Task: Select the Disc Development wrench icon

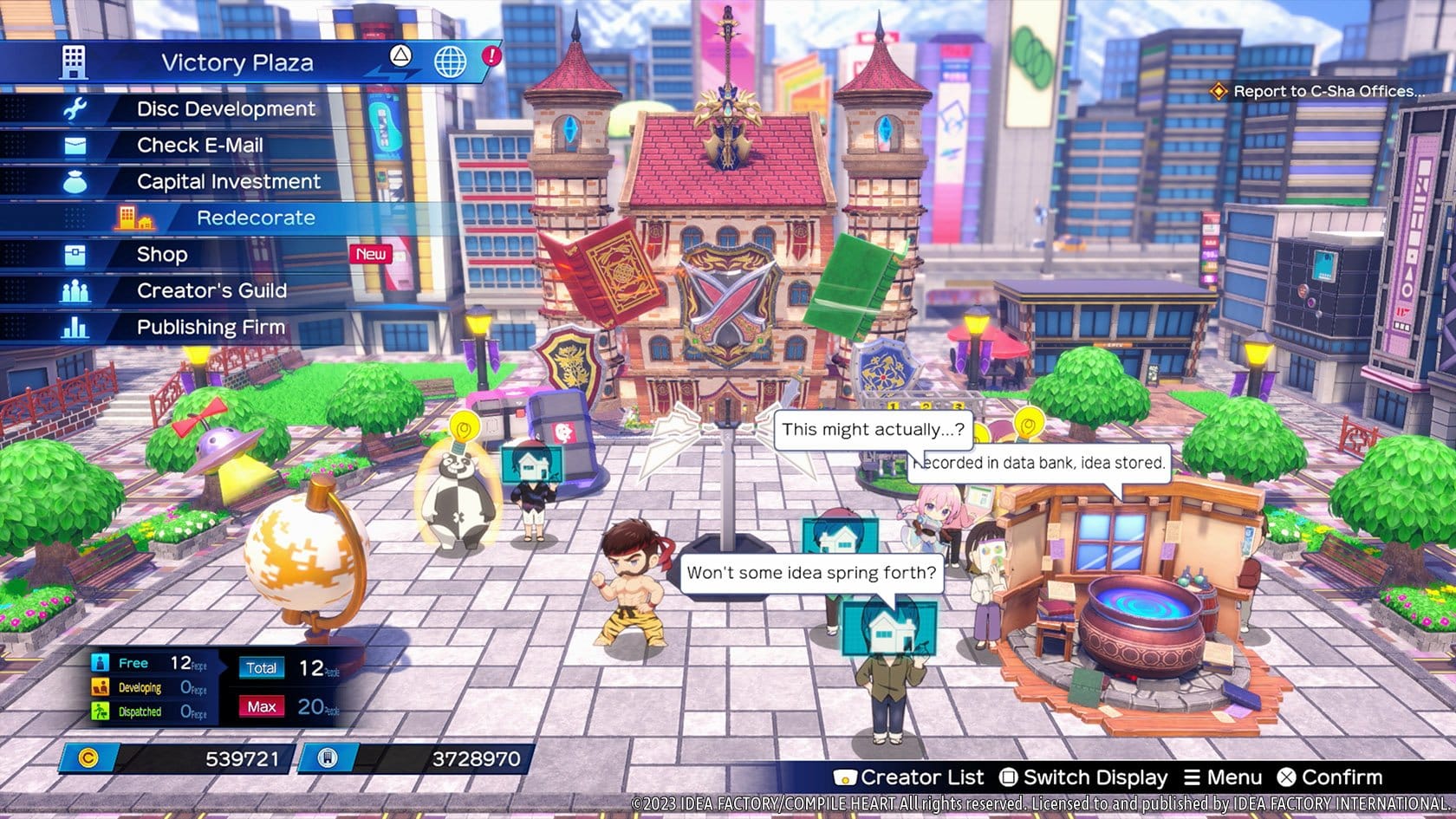Action: [76, 108]
